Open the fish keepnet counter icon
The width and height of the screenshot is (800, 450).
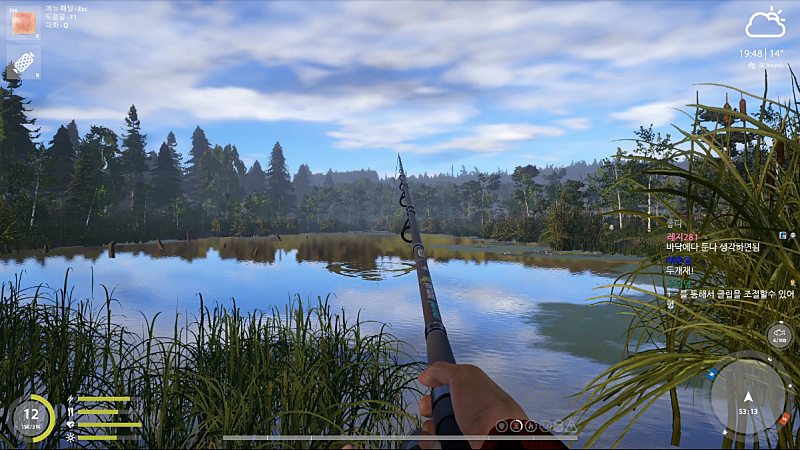tap(779, 335)
